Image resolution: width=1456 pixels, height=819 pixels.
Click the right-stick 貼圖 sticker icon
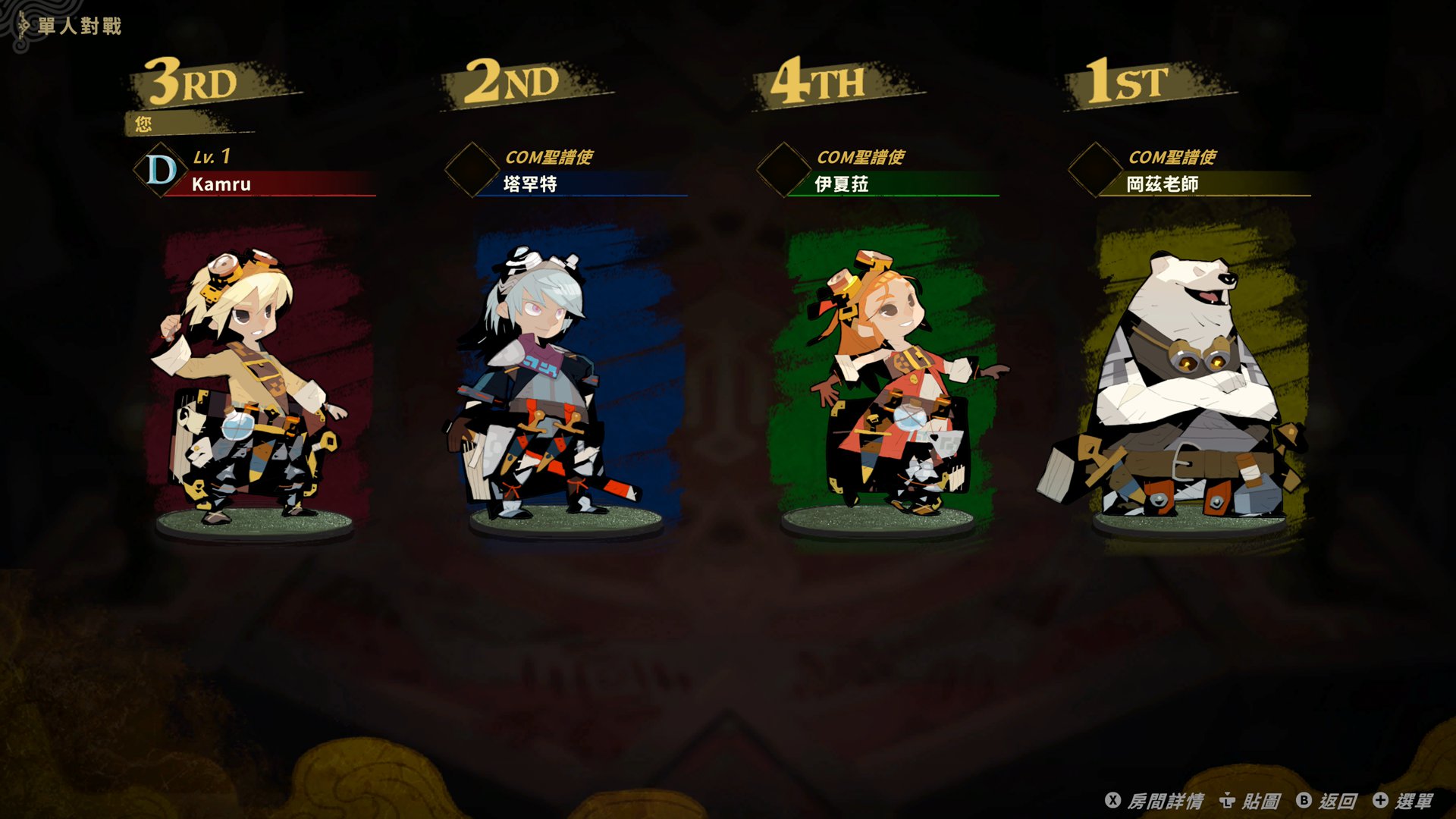coord(1227,799)
